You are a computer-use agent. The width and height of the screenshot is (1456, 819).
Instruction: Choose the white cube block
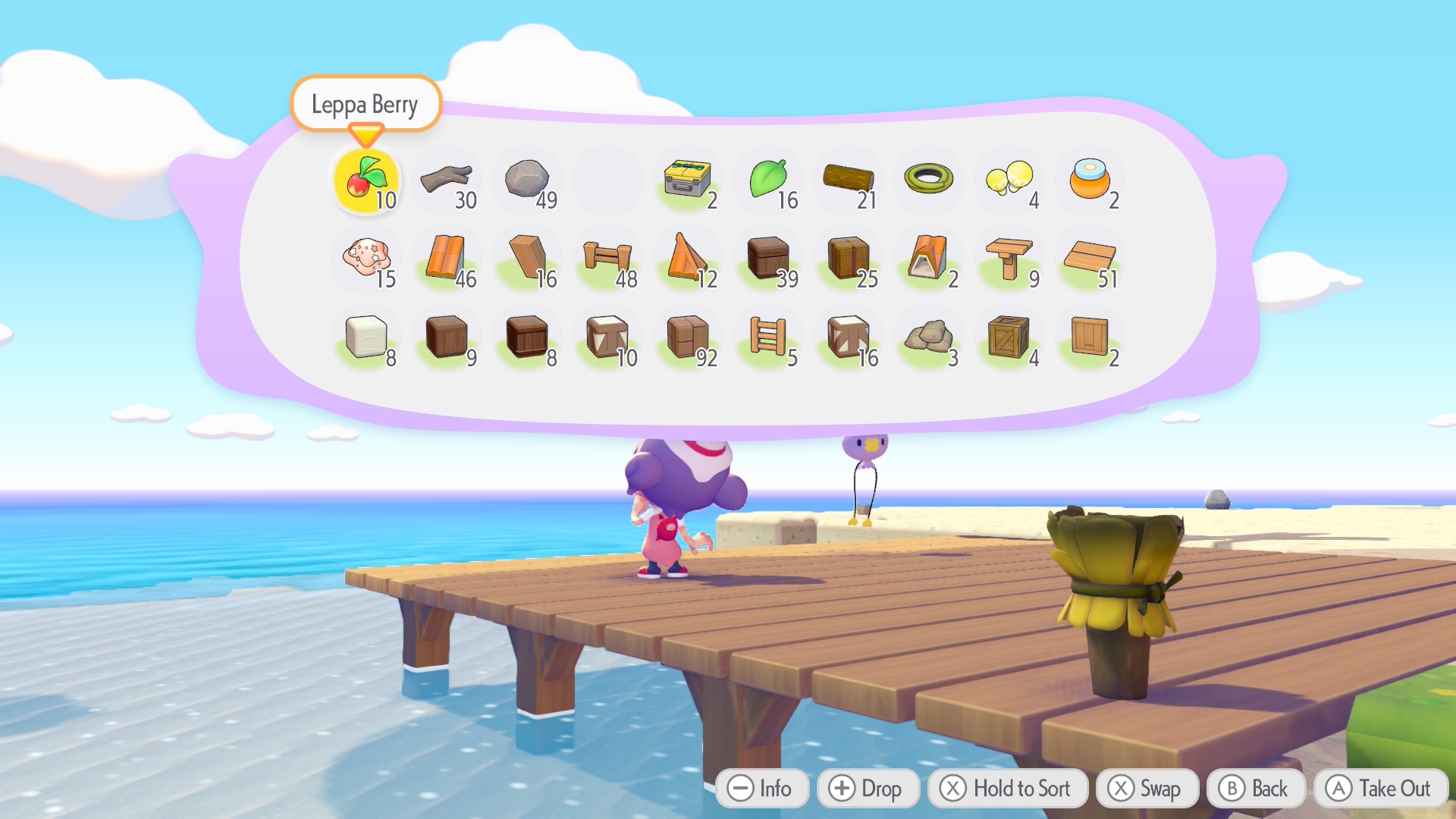point(367,337)
